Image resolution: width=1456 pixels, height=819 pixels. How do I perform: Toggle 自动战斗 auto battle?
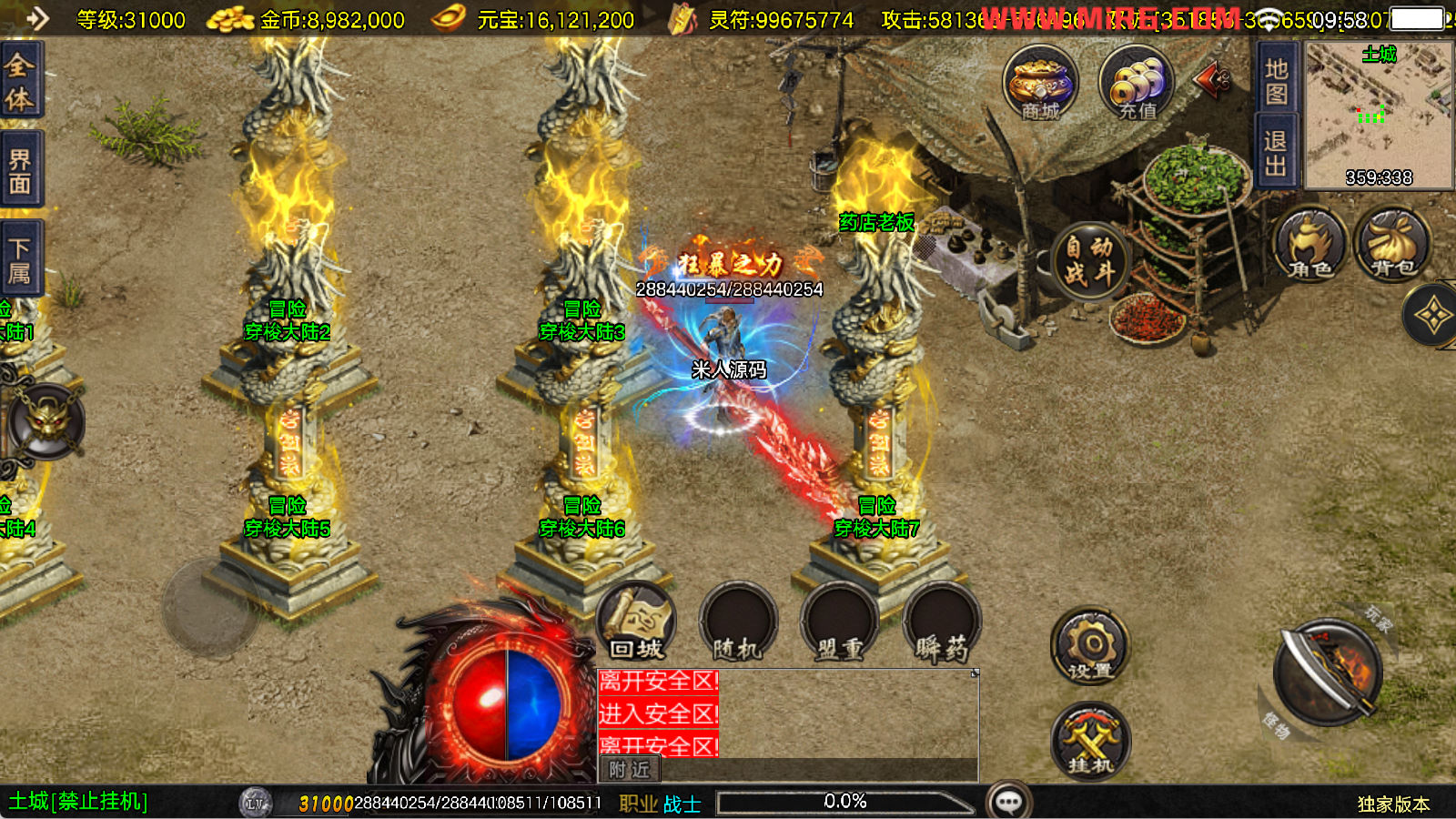tap(1089, 261)
